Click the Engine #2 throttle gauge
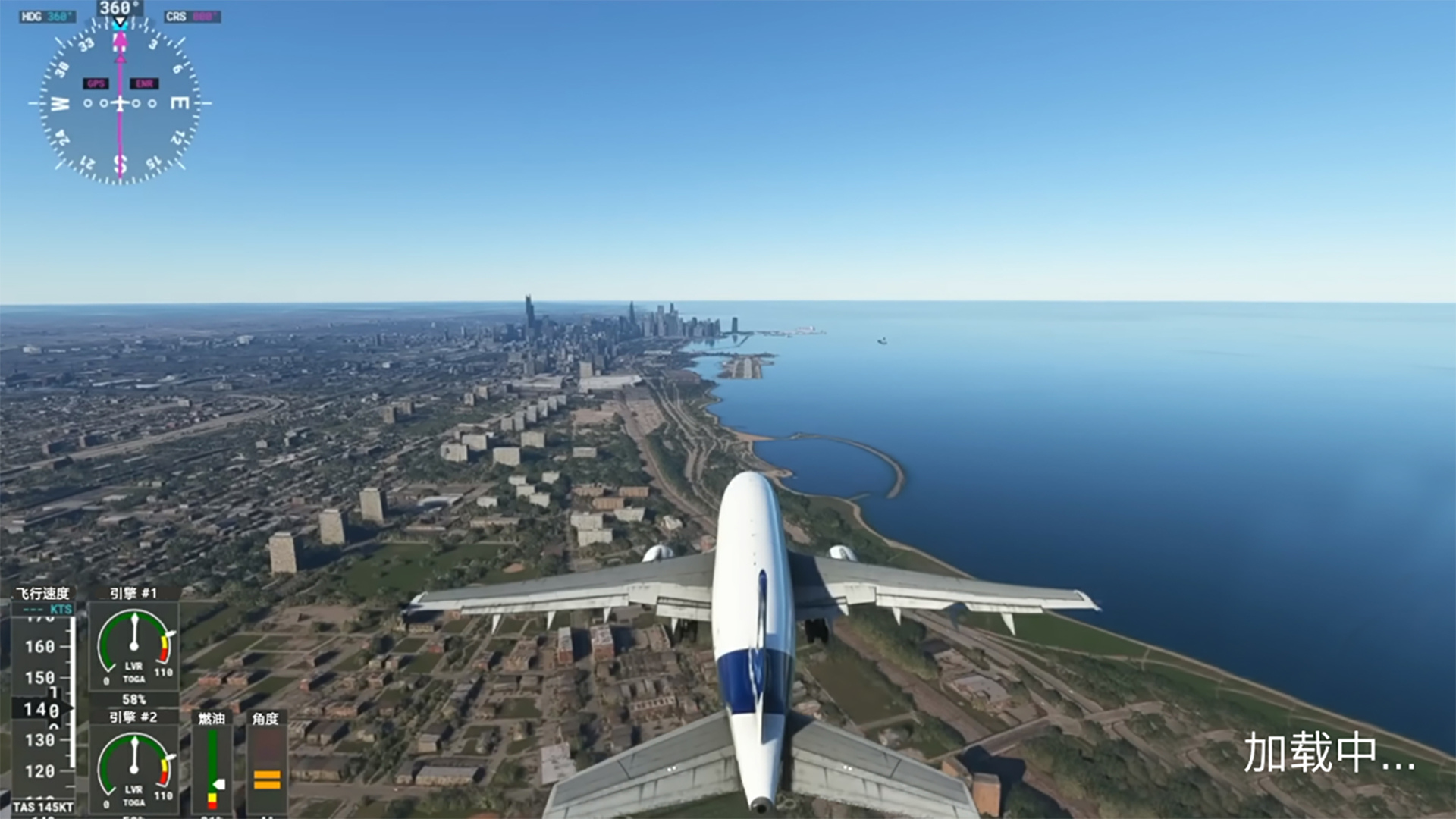This screenshot has height=819, width=1456. pyautogui.click(x=134, y=767)
